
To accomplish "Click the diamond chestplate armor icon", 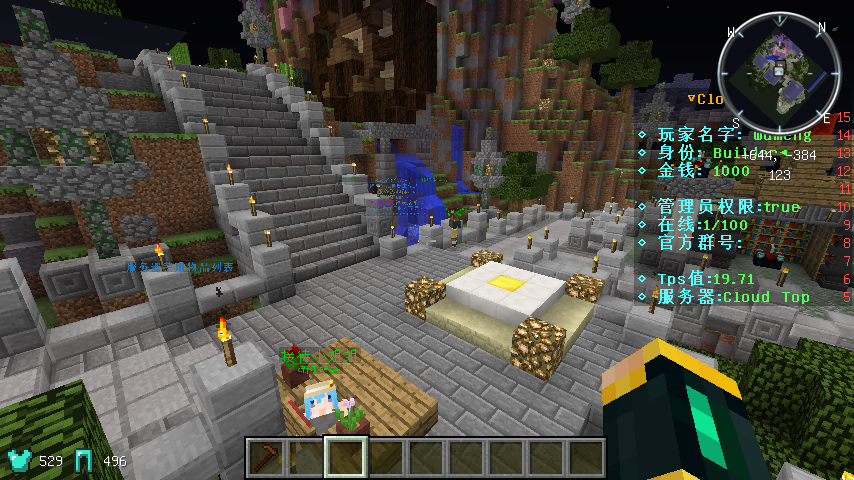I will 19,460.
